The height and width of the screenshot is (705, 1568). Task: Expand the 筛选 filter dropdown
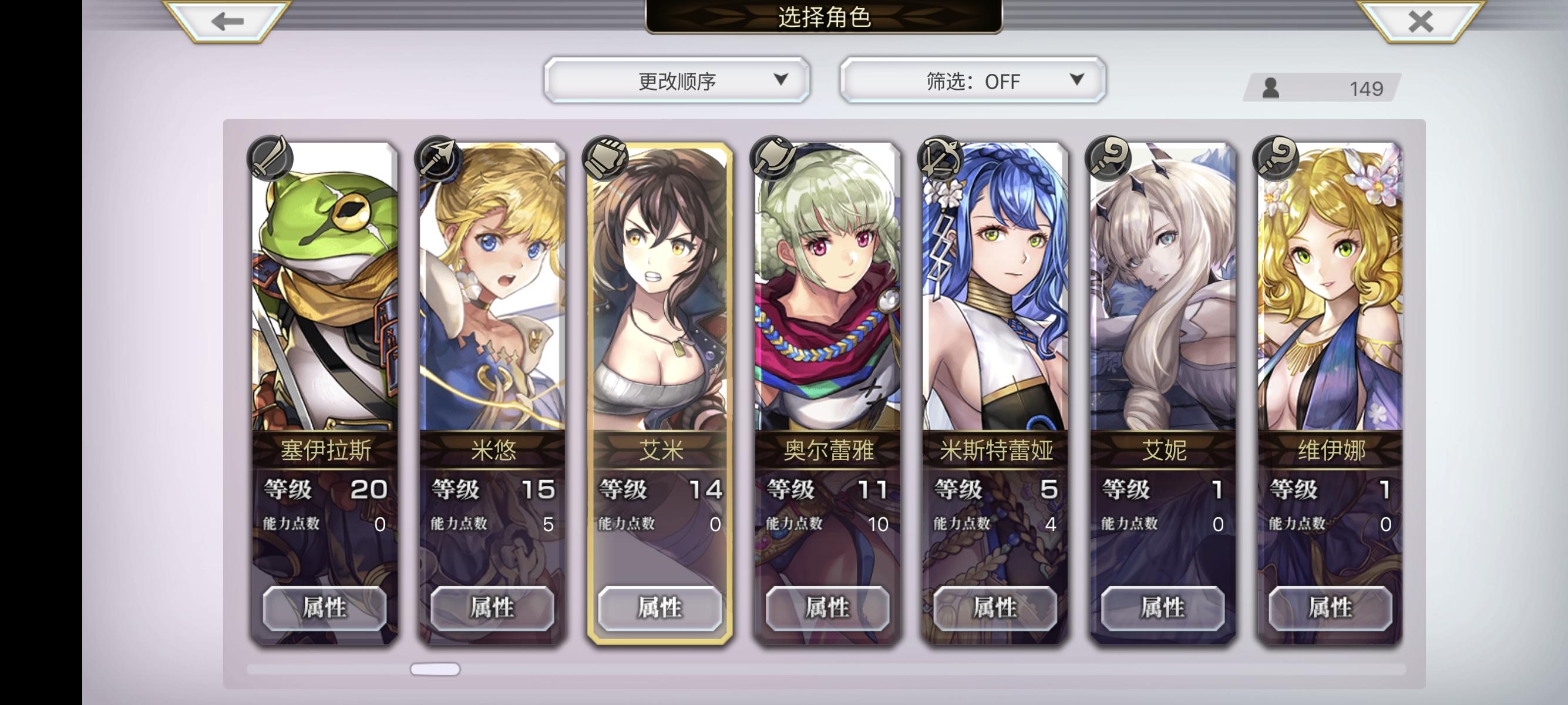click(972, 81)
